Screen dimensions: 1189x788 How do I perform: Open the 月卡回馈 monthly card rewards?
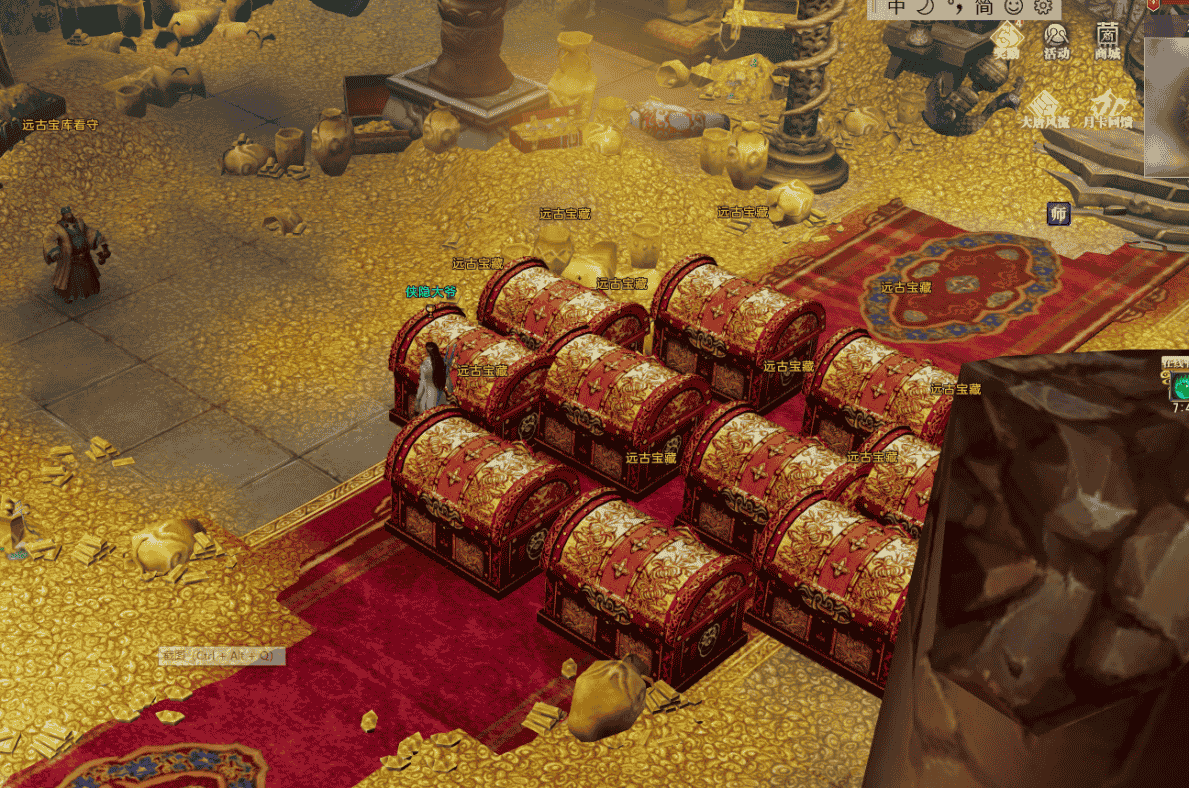tap(1110, 109)
